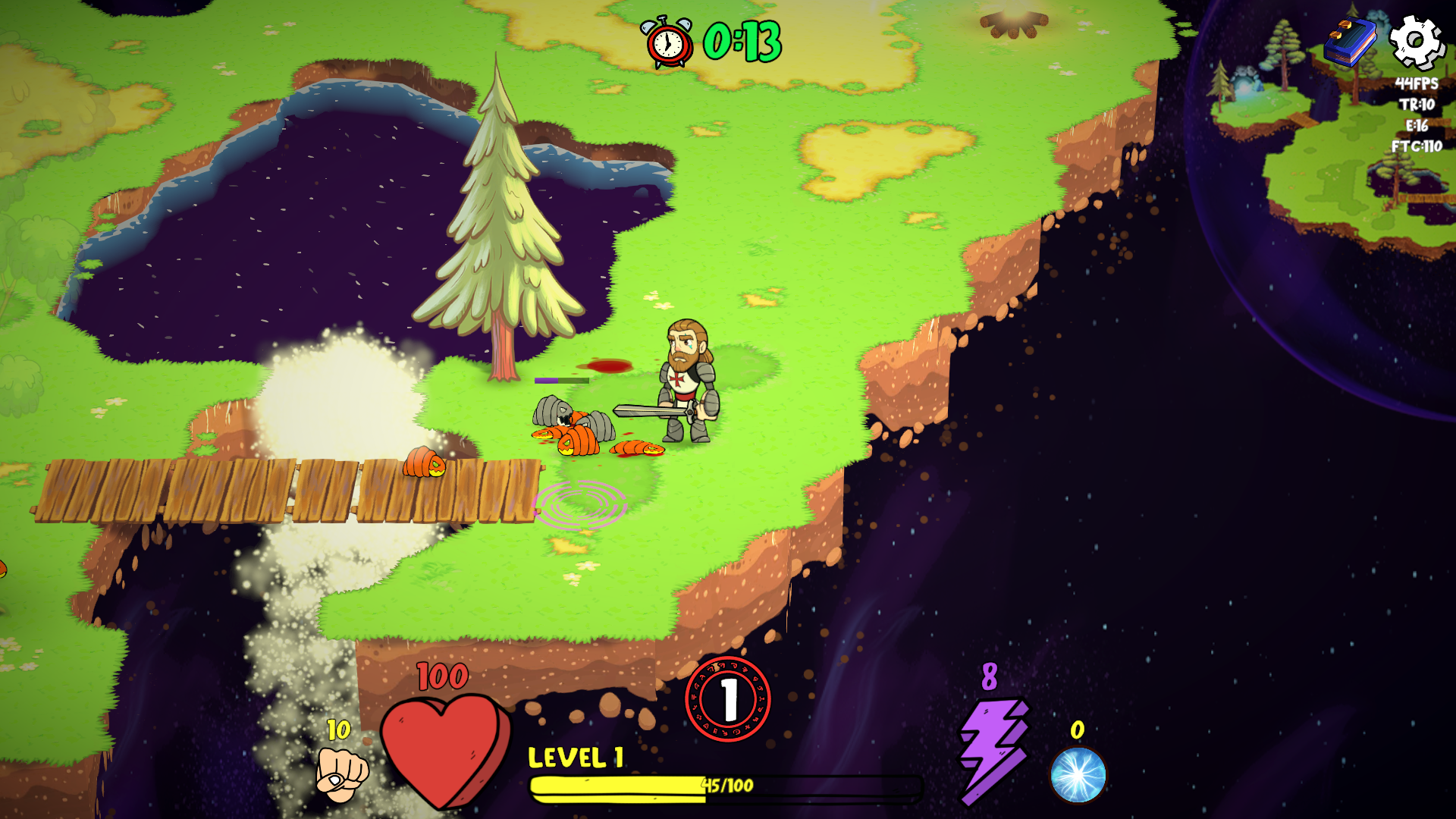This screenshot has width=1456, height=819.
Task: Click the alarm clock timer icon
Action: (x=668, y=39)
